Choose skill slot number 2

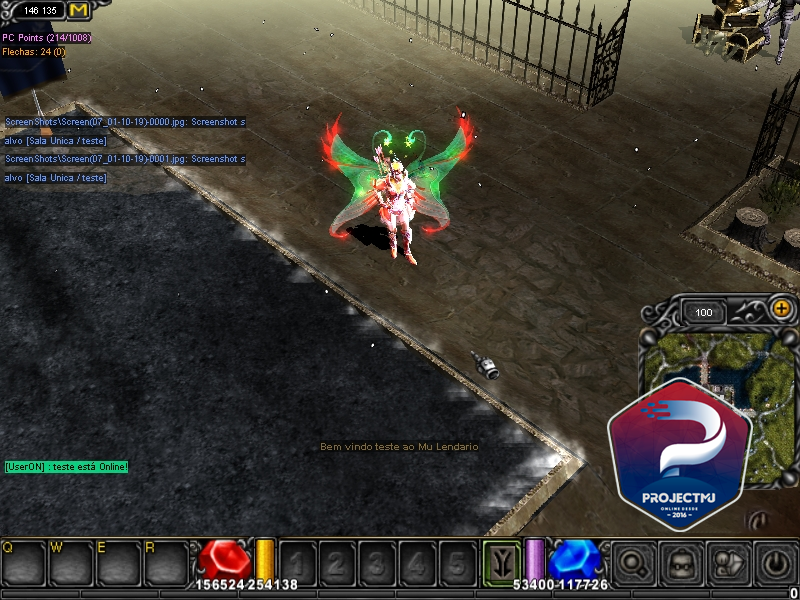(x=337, y=563)
